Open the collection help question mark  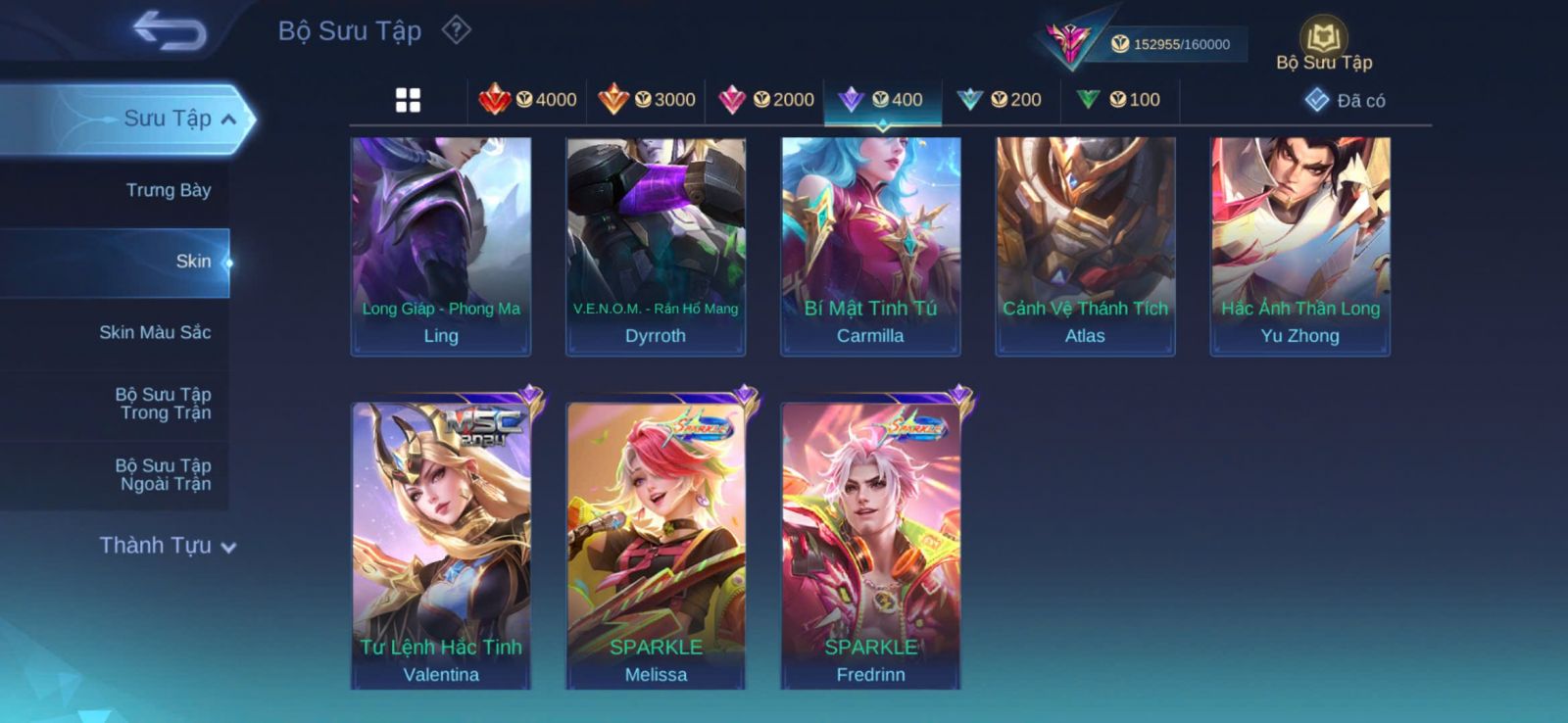point(456,30)
